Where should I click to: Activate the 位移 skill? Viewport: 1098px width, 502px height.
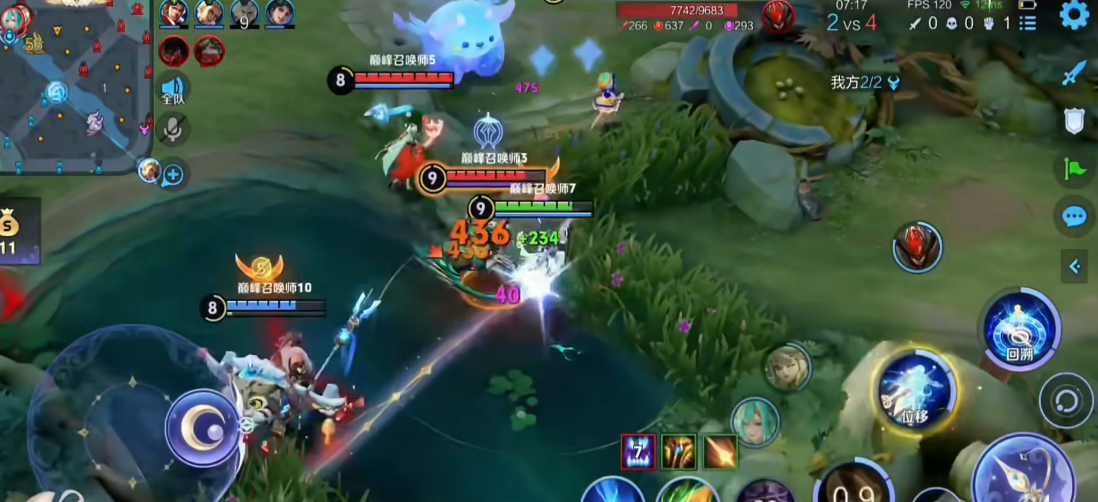915,391
